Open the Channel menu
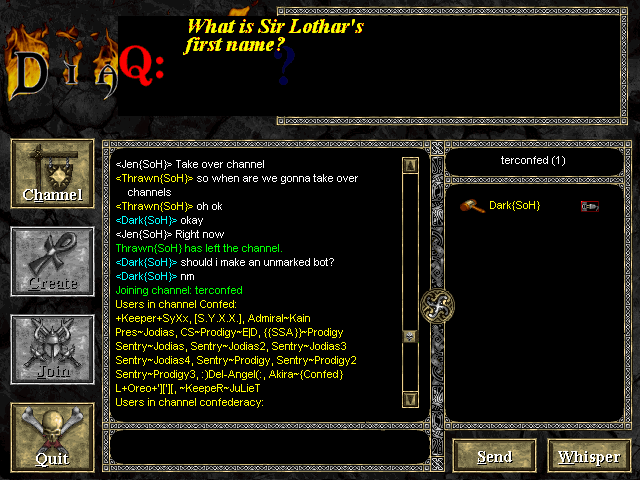Image resolution: width=640 pixels, height=480 pixels. (x=52, y=172)
